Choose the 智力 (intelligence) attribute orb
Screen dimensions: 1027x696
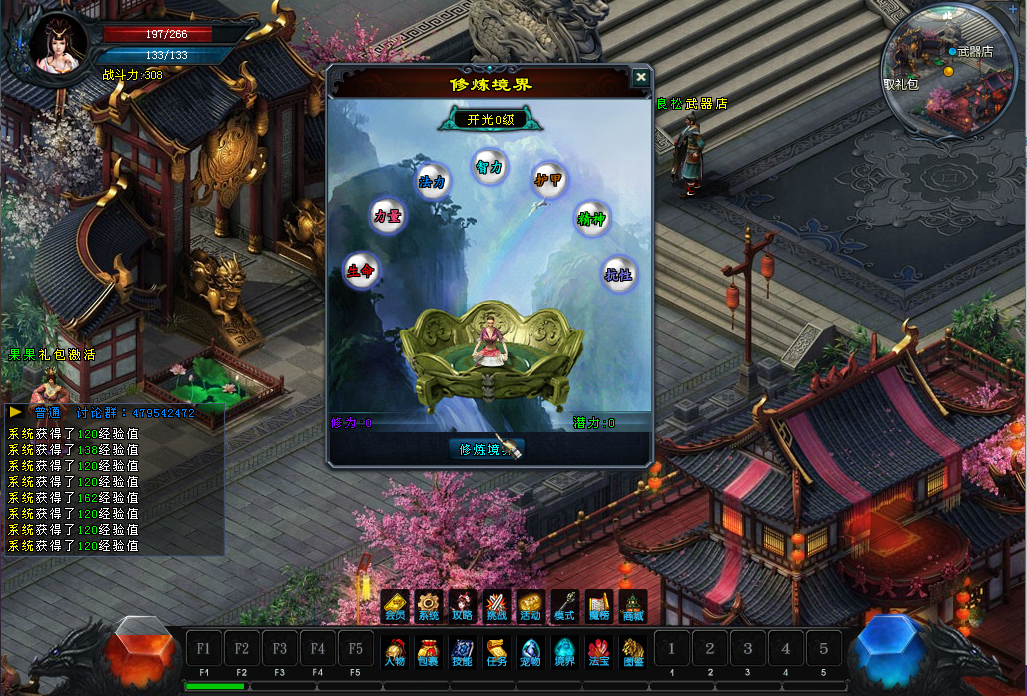489,166
